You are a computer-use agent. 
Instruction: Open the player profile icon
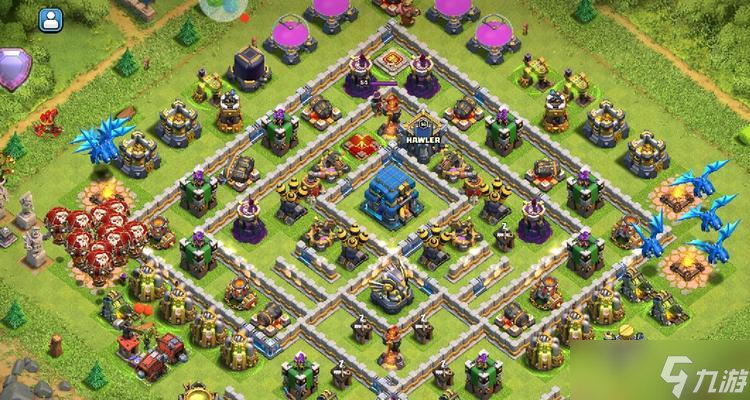coord(50,18)
